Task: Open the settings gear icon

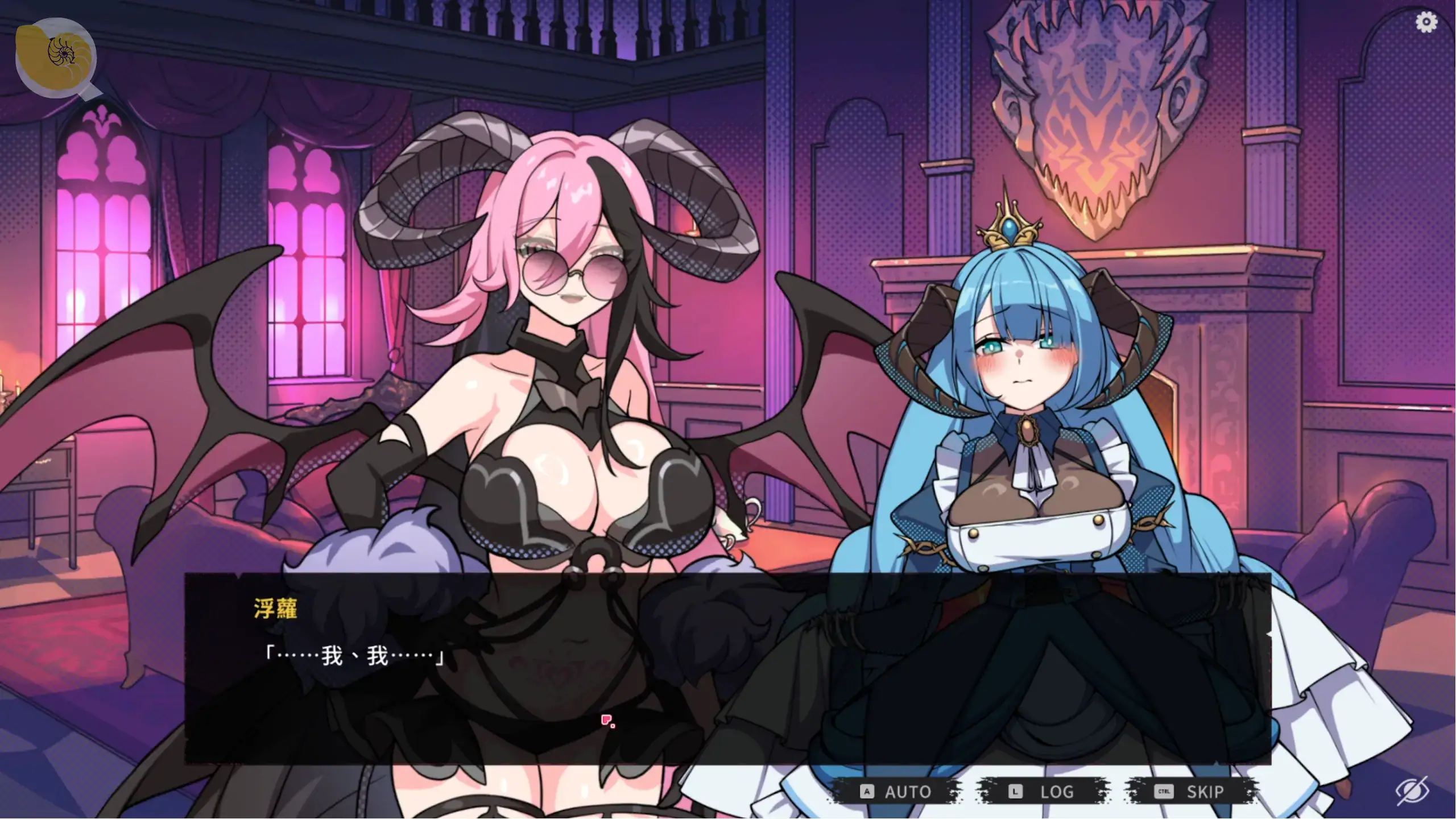Action: click(1426, 23)
